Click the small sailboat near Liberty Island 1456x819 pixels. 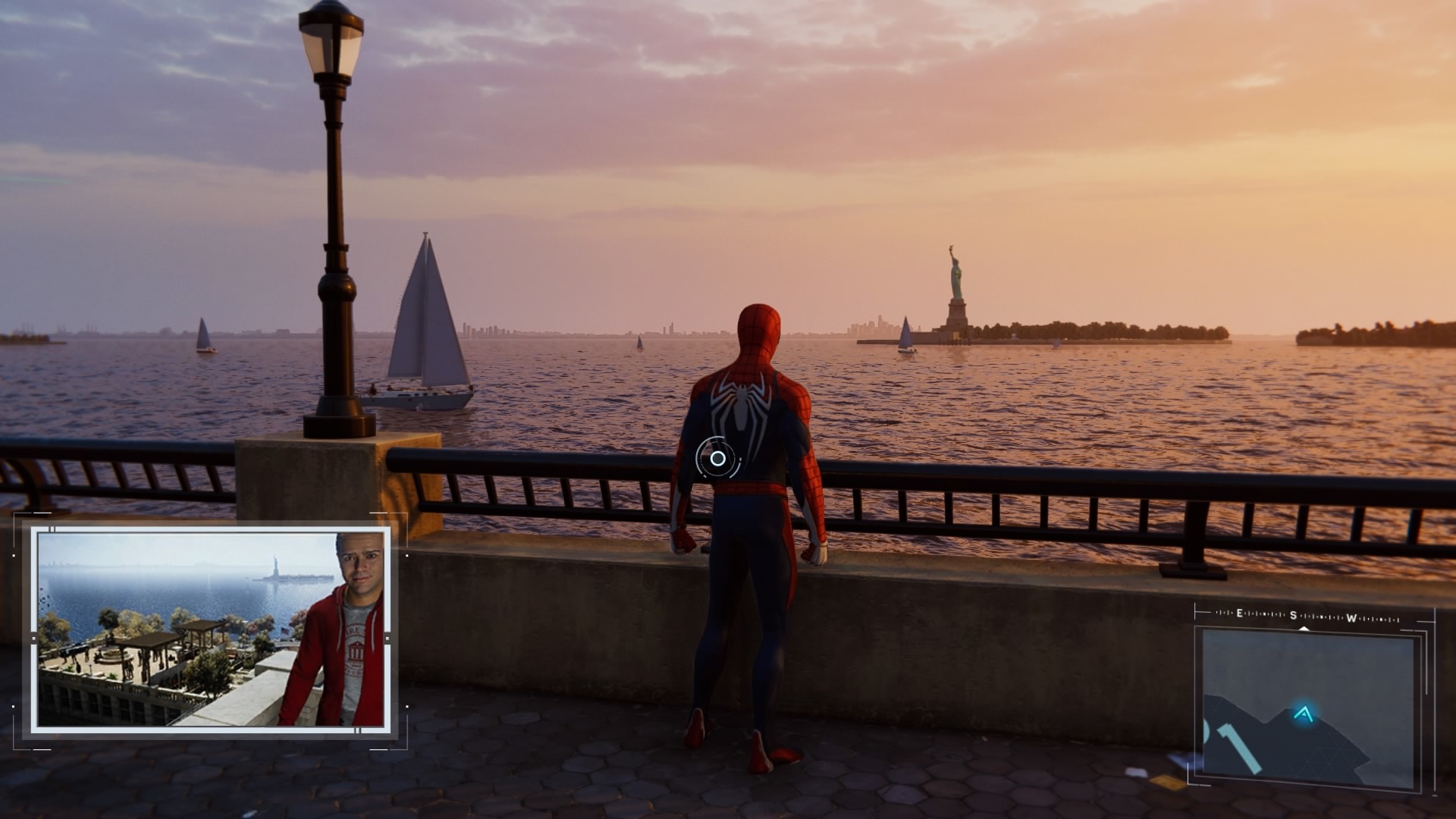pyautogui.click(x=907, y=334)
